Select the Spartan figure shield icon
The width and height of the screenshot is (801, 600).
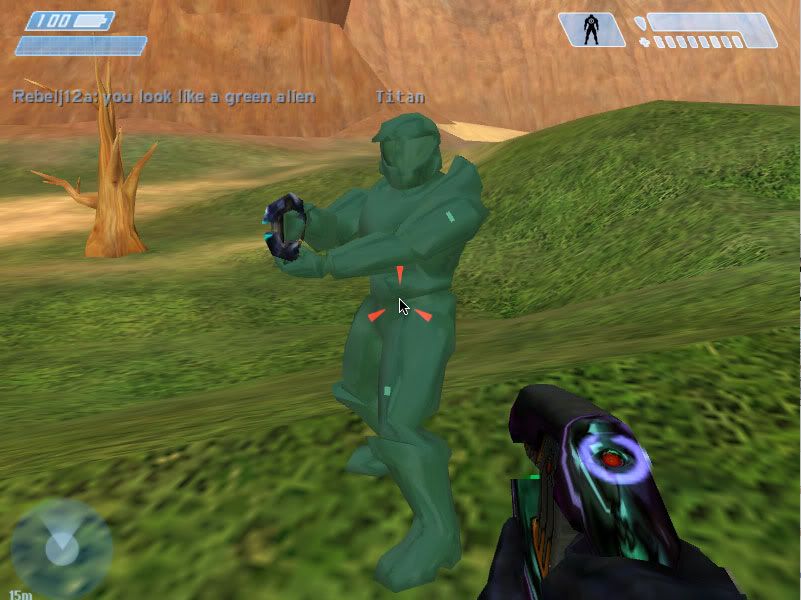coord(591,29)
